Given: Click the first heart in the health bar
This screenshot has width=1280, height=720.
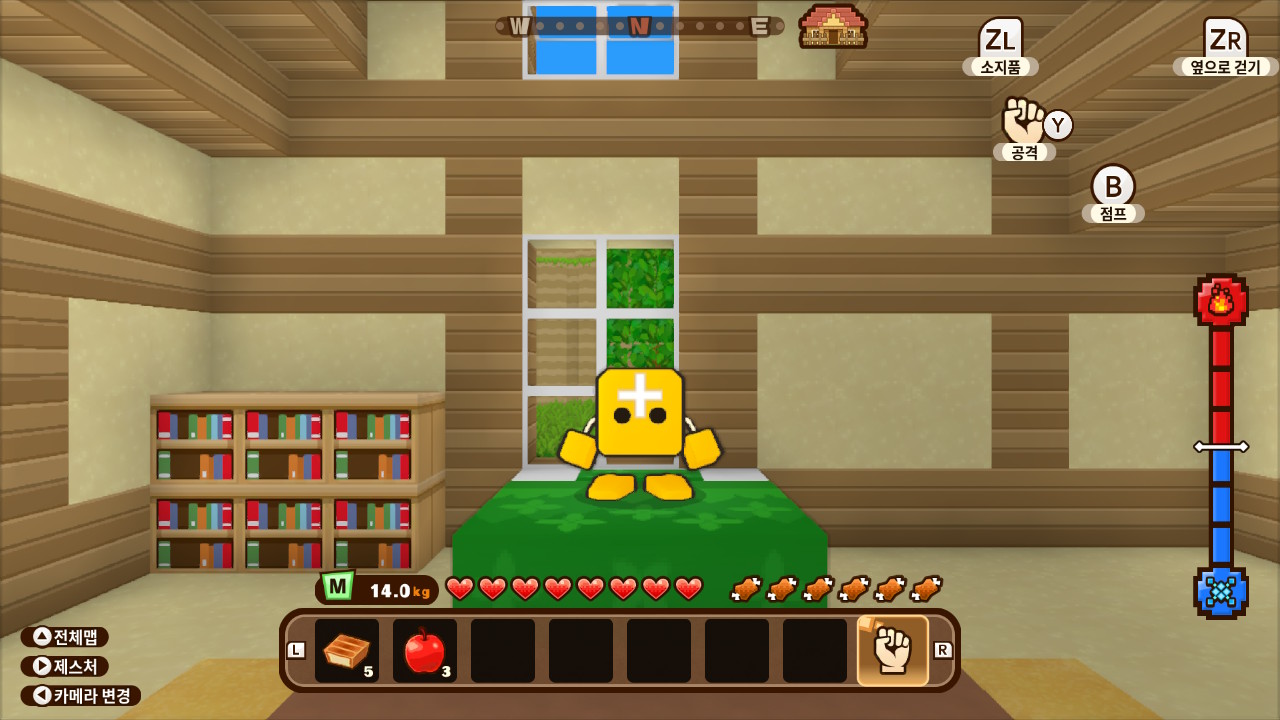Looking at the screenshot, I should coord(459,589).
